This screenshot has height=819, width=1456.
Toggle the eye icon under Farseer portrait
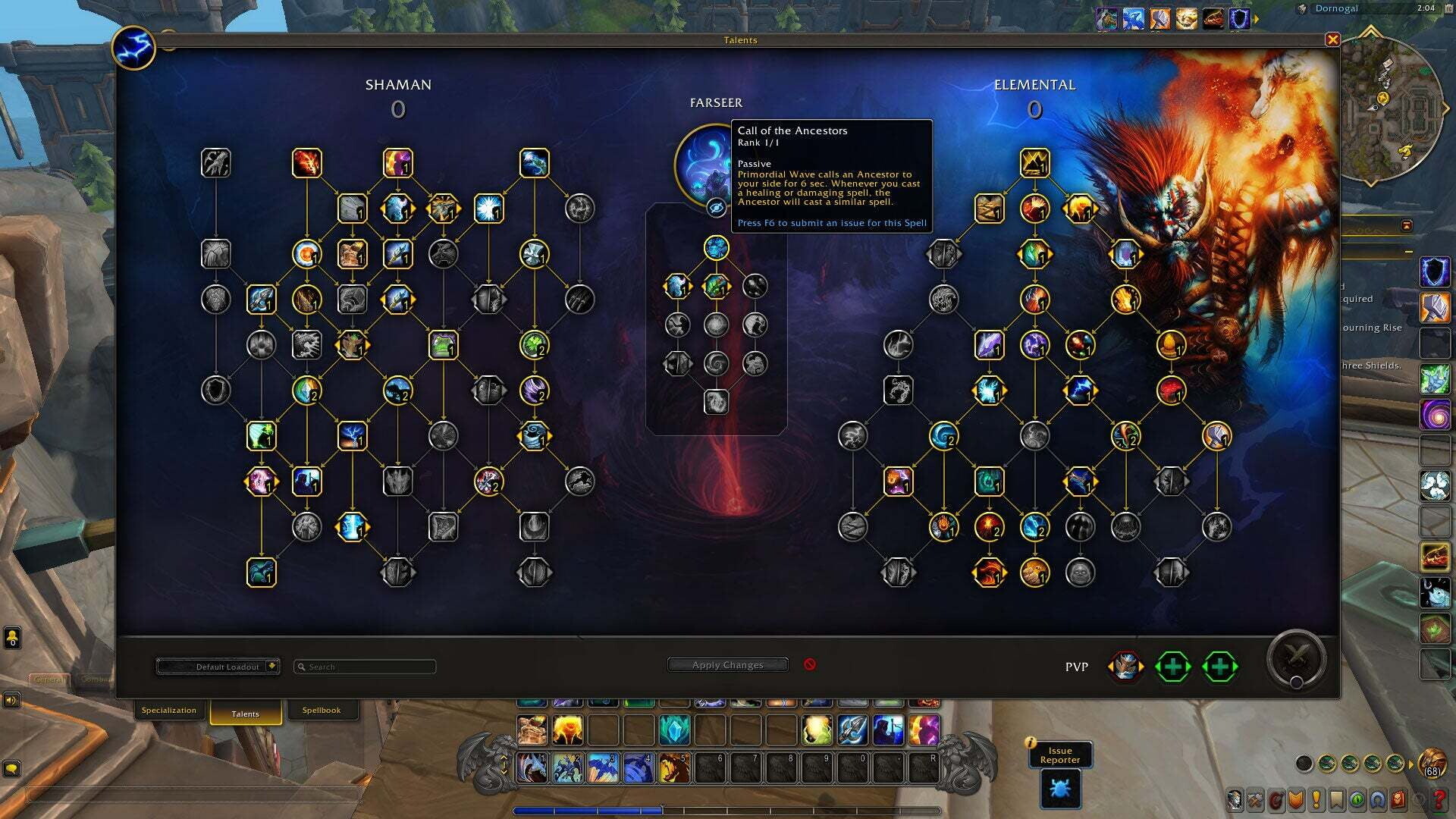click(x=716, y=207)
